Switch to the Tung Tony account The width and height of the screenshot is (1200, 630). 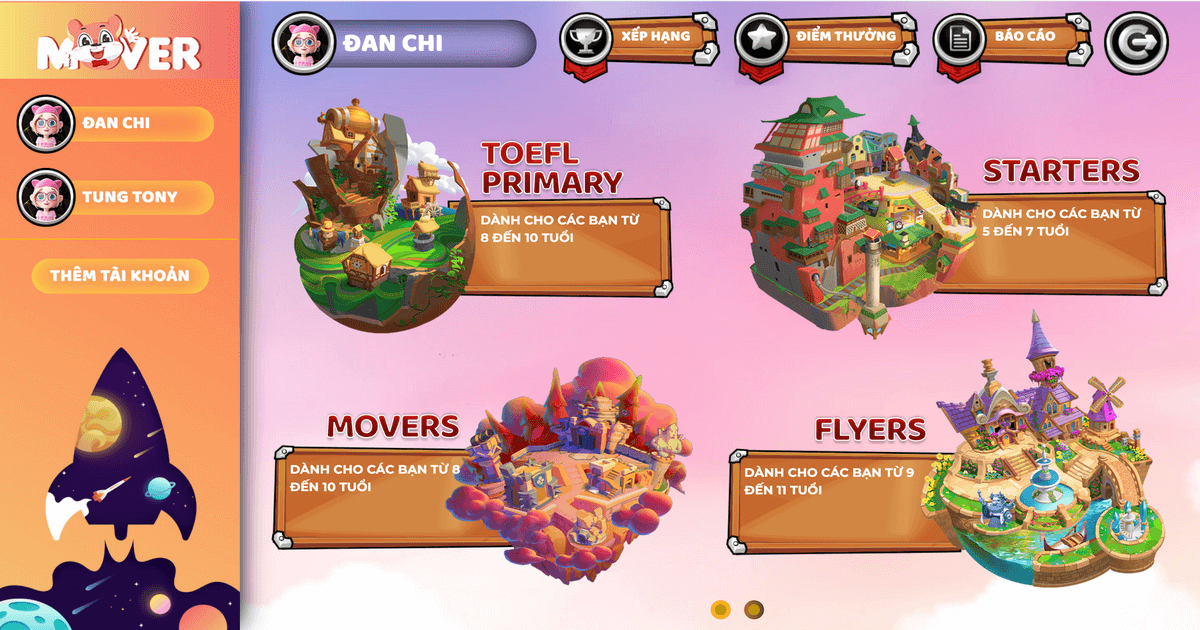(116, 197)
